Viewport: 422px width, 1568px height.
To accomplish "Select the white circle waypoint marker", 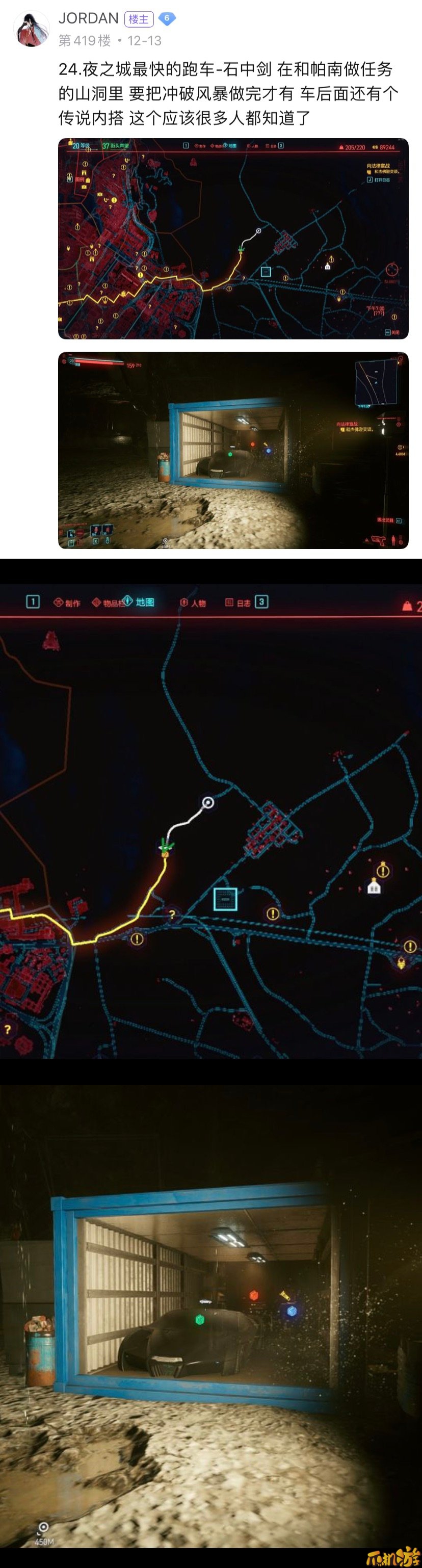I will click(x=207, y=802).
